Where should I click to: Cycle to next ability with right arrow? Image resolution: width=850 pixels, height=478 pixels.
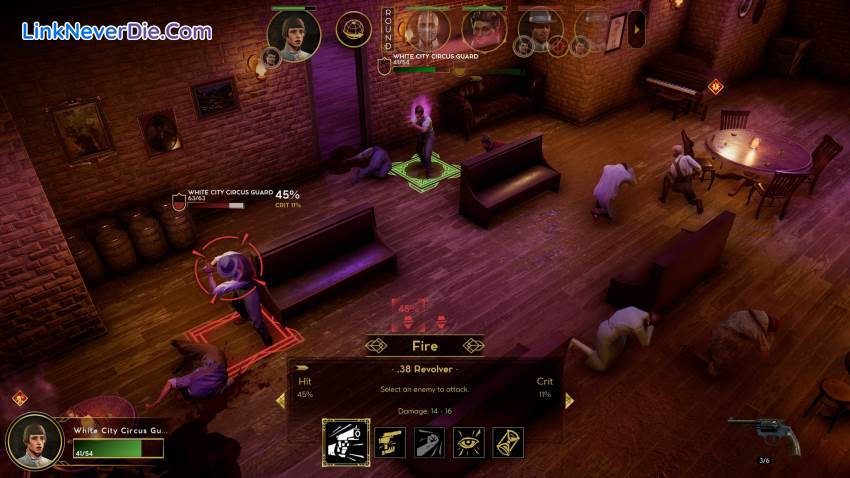click(569, 400)
